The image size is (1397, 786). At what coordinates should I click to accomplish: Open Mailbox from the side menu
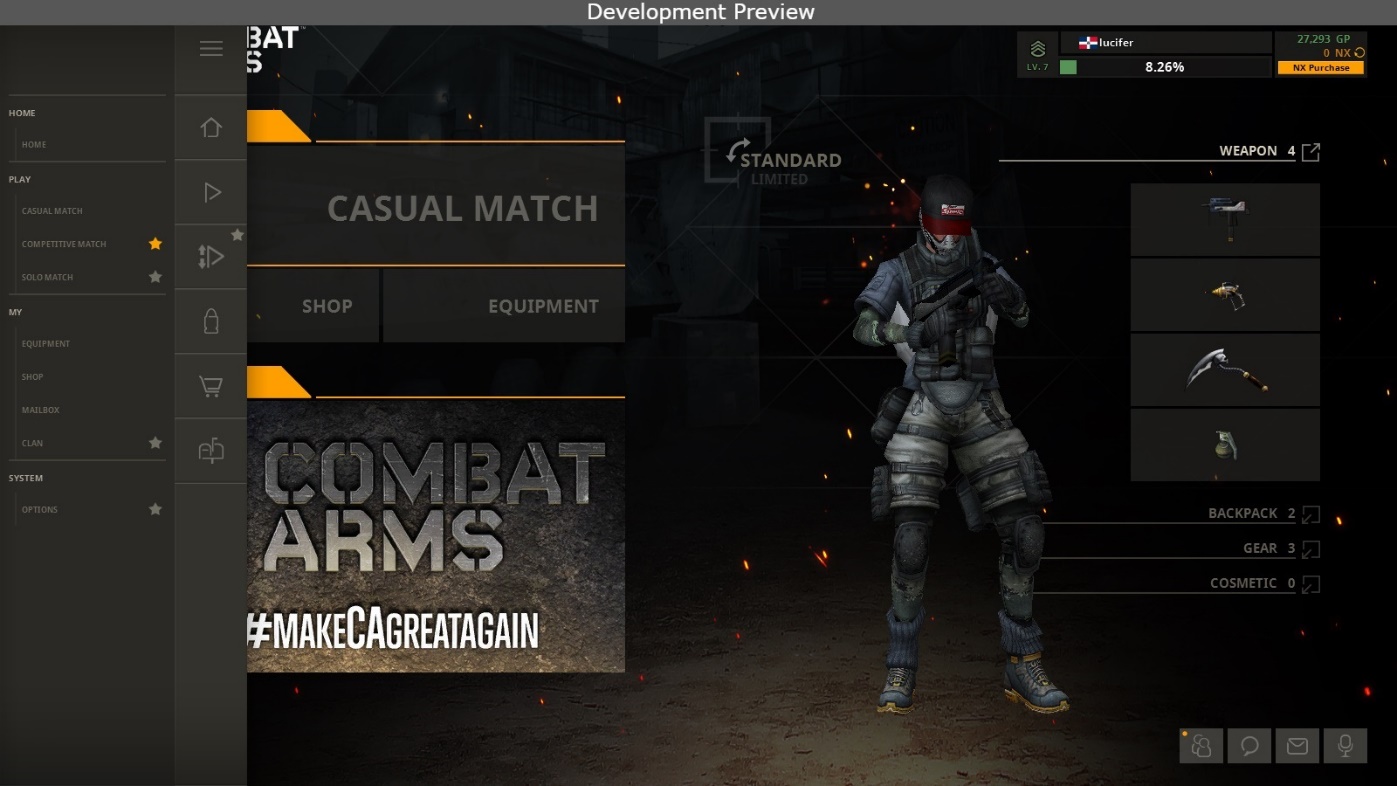41,410
